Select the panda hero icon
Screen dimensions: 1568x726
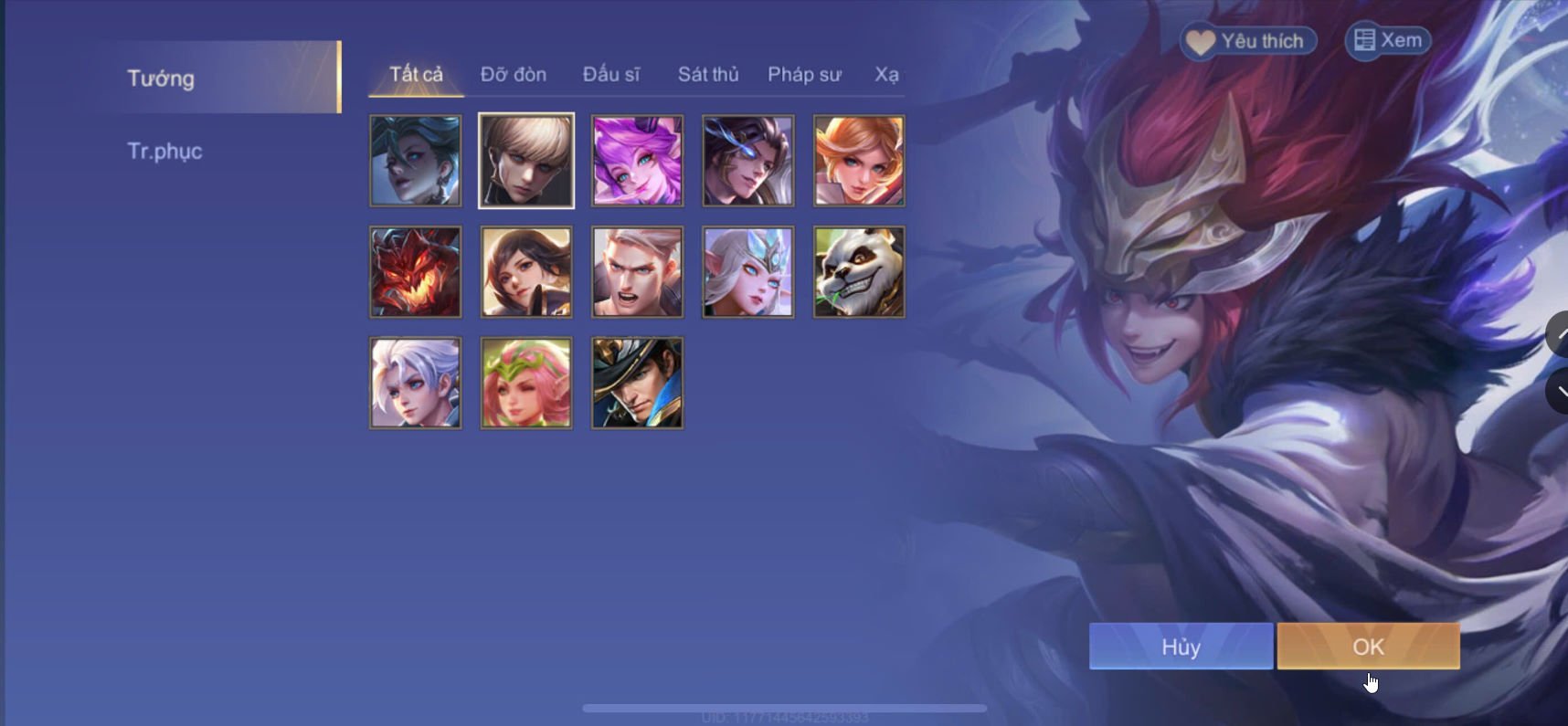tap(858, 271)
